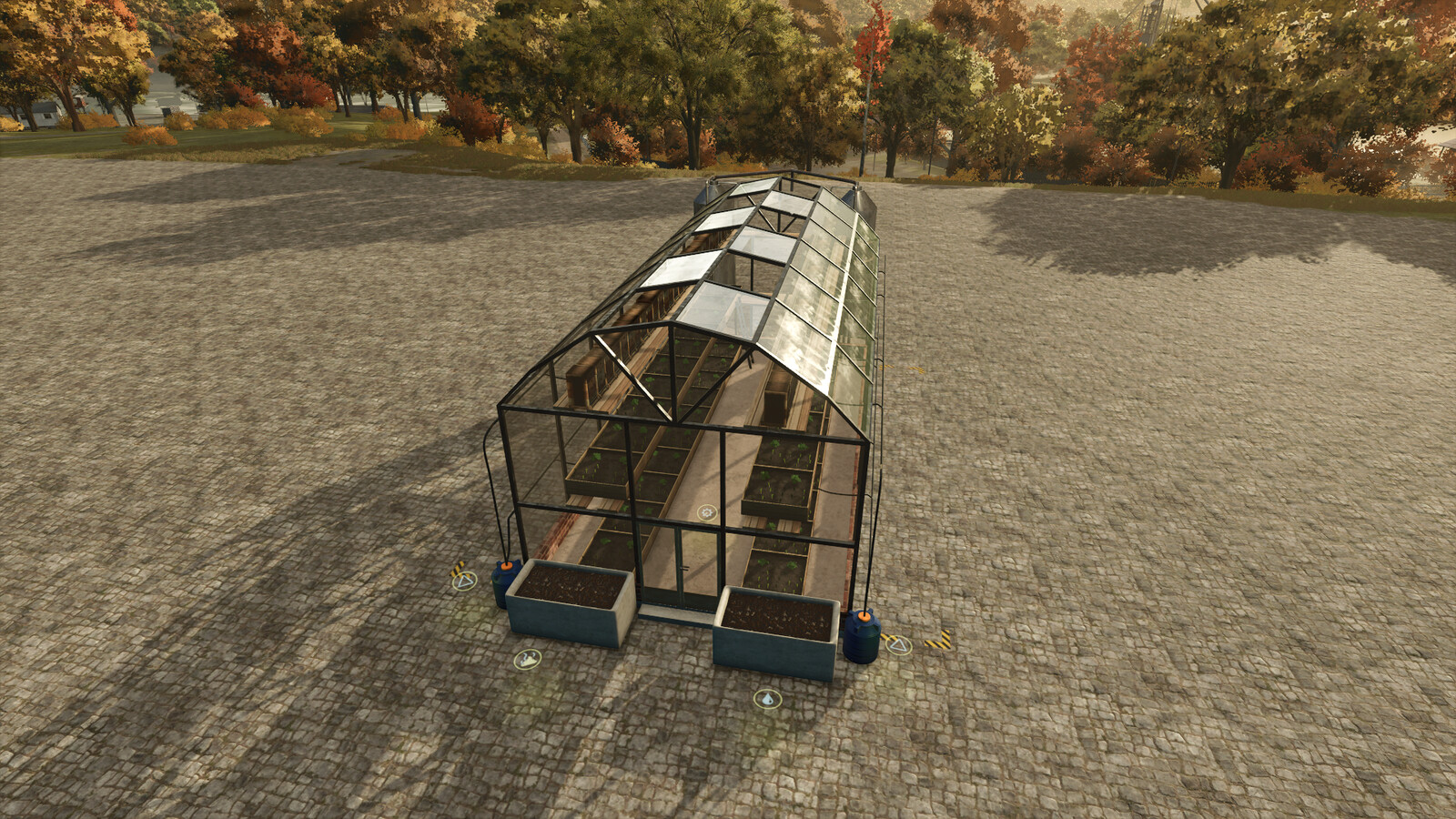Select the right blue water barrel
Viewport: 1456px width, 819px height.
click(x=863, y=638)
